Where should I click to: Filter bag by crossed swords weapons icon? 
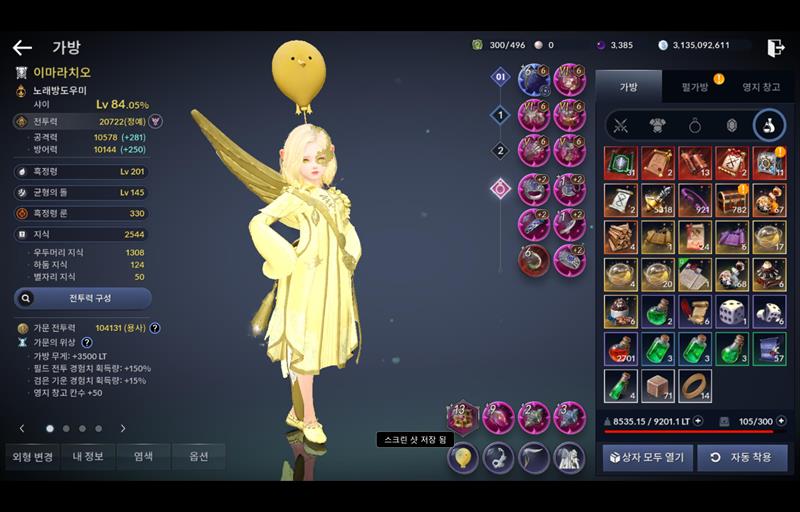(x=621, y=125)
